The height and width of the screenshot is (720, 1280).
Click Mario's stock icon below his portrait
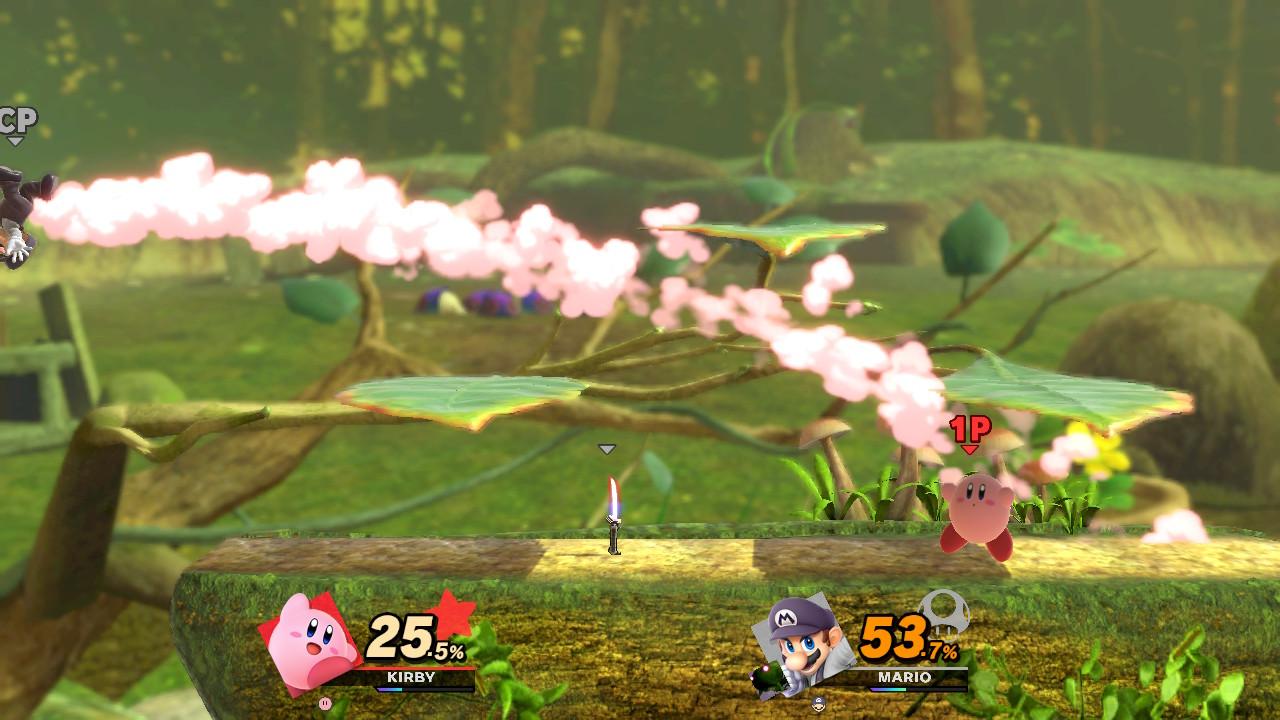pyautogui.click(x=820, y=703)
